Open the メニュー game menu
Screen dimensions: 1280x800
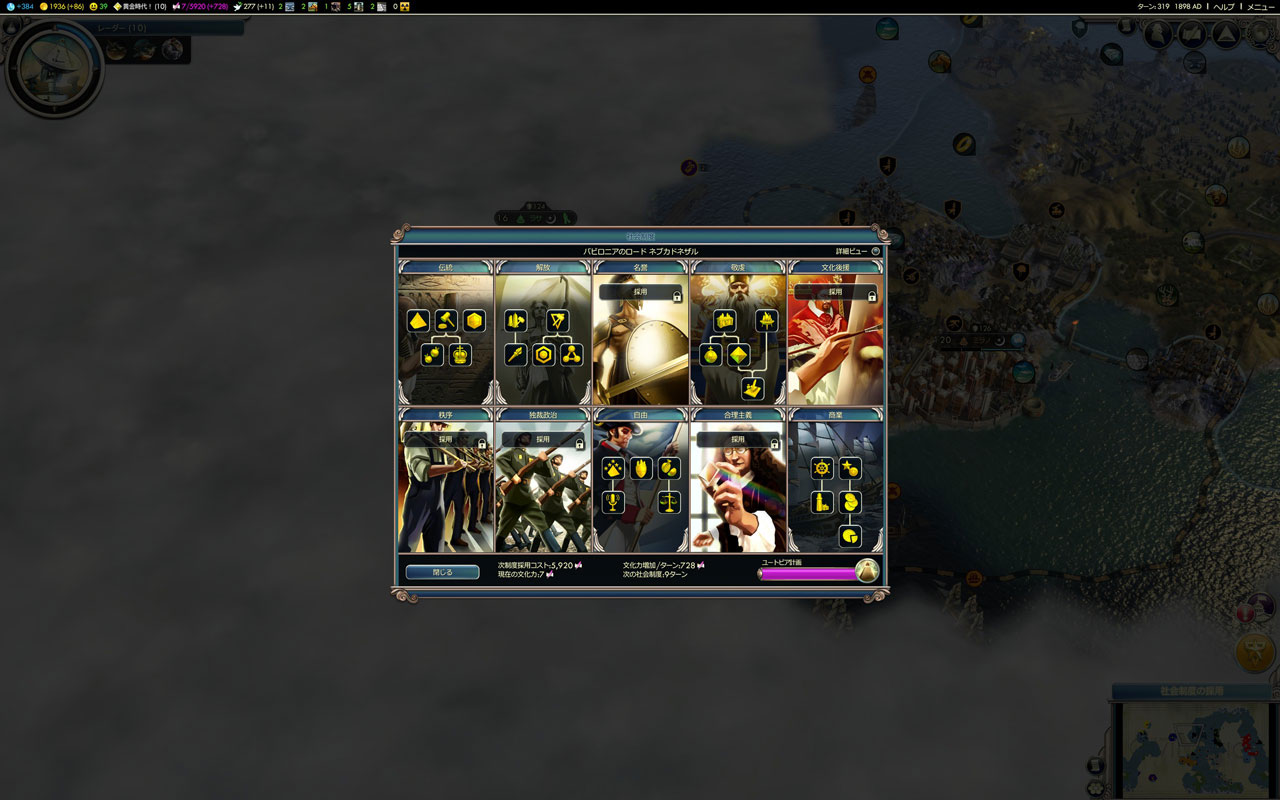[1260, 6]
